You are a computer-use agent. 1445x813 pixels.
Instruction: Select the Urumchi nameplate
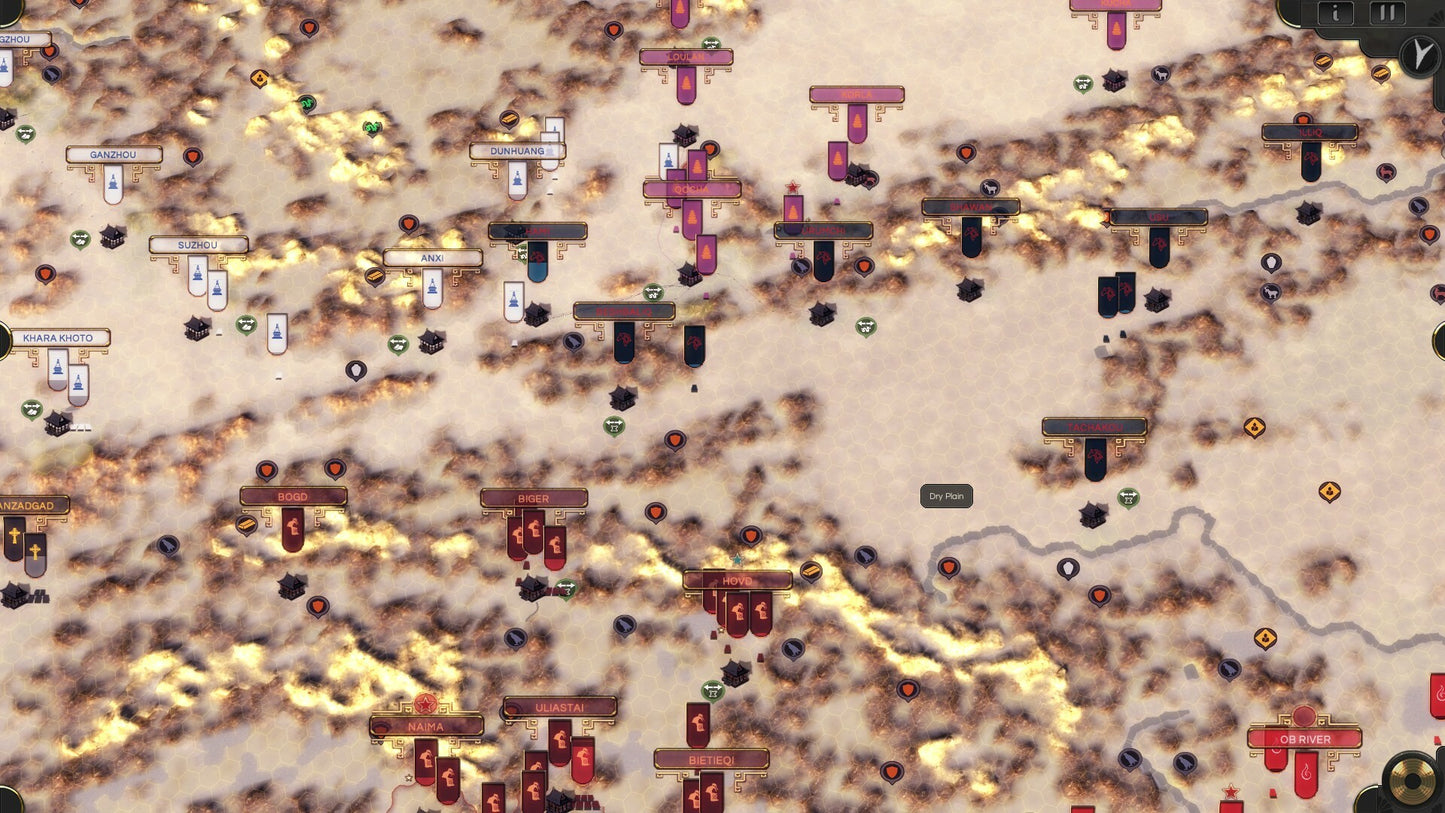tap(824, 230)
